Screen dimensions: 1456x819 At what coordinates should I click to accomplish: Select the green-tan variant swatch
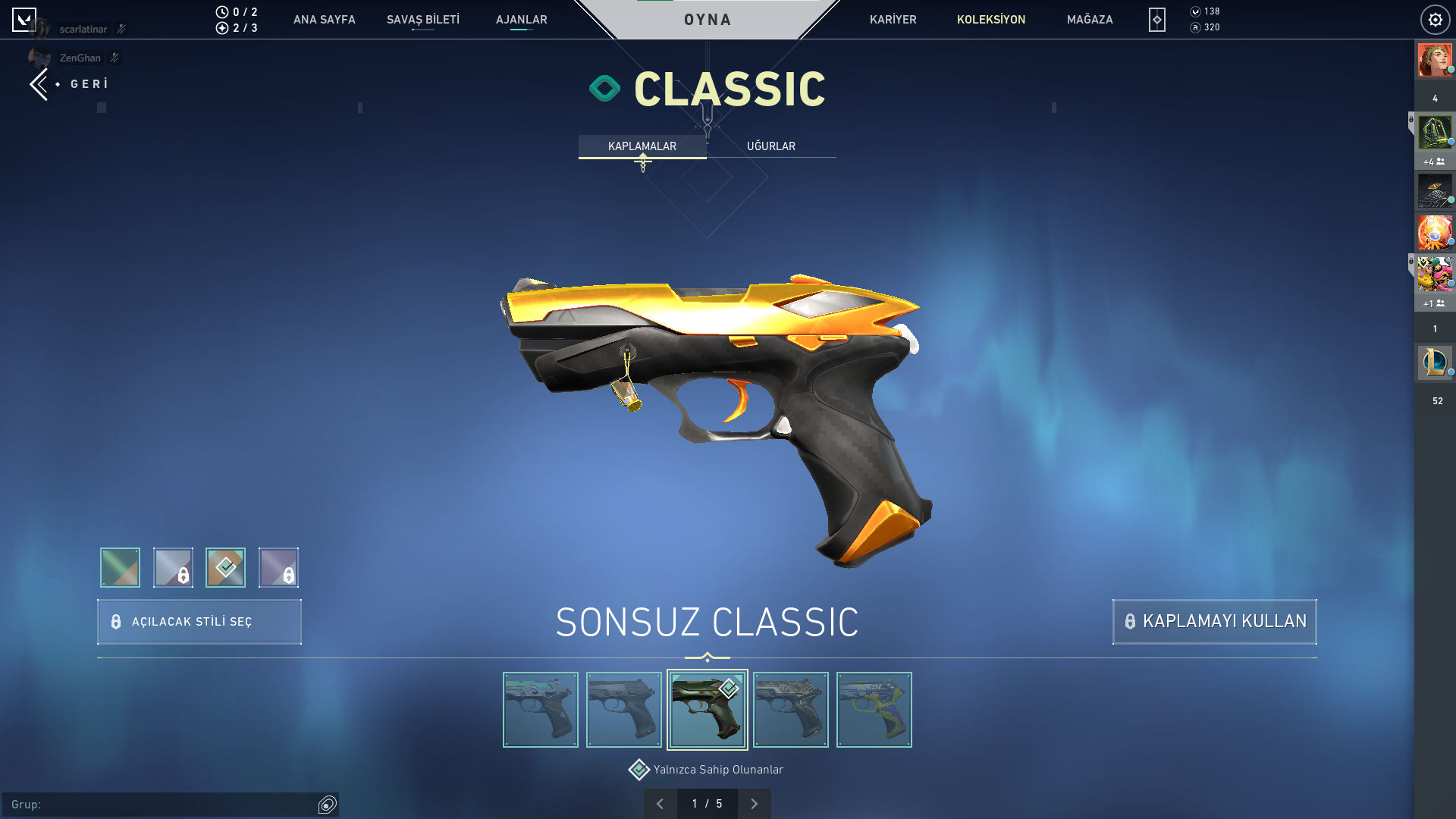click(x=120, y=567)
